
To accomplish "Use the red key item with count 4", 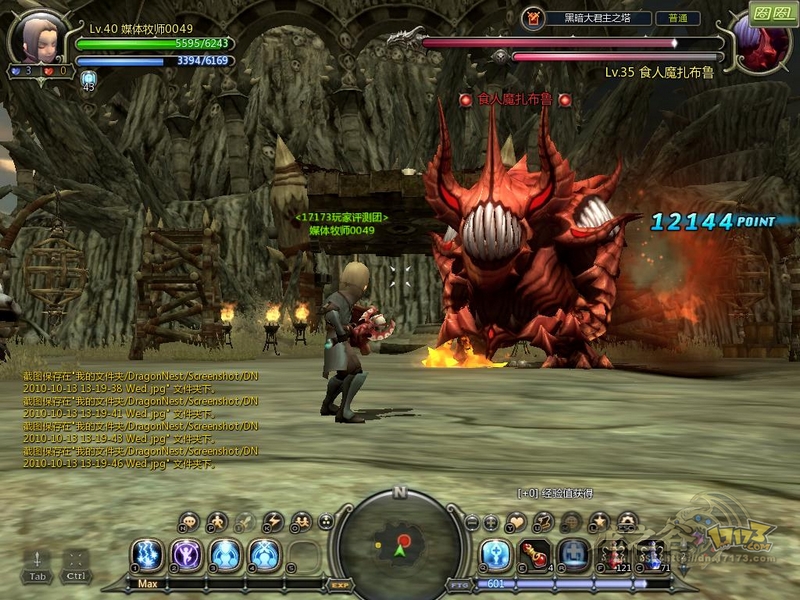I will [535, 554].
